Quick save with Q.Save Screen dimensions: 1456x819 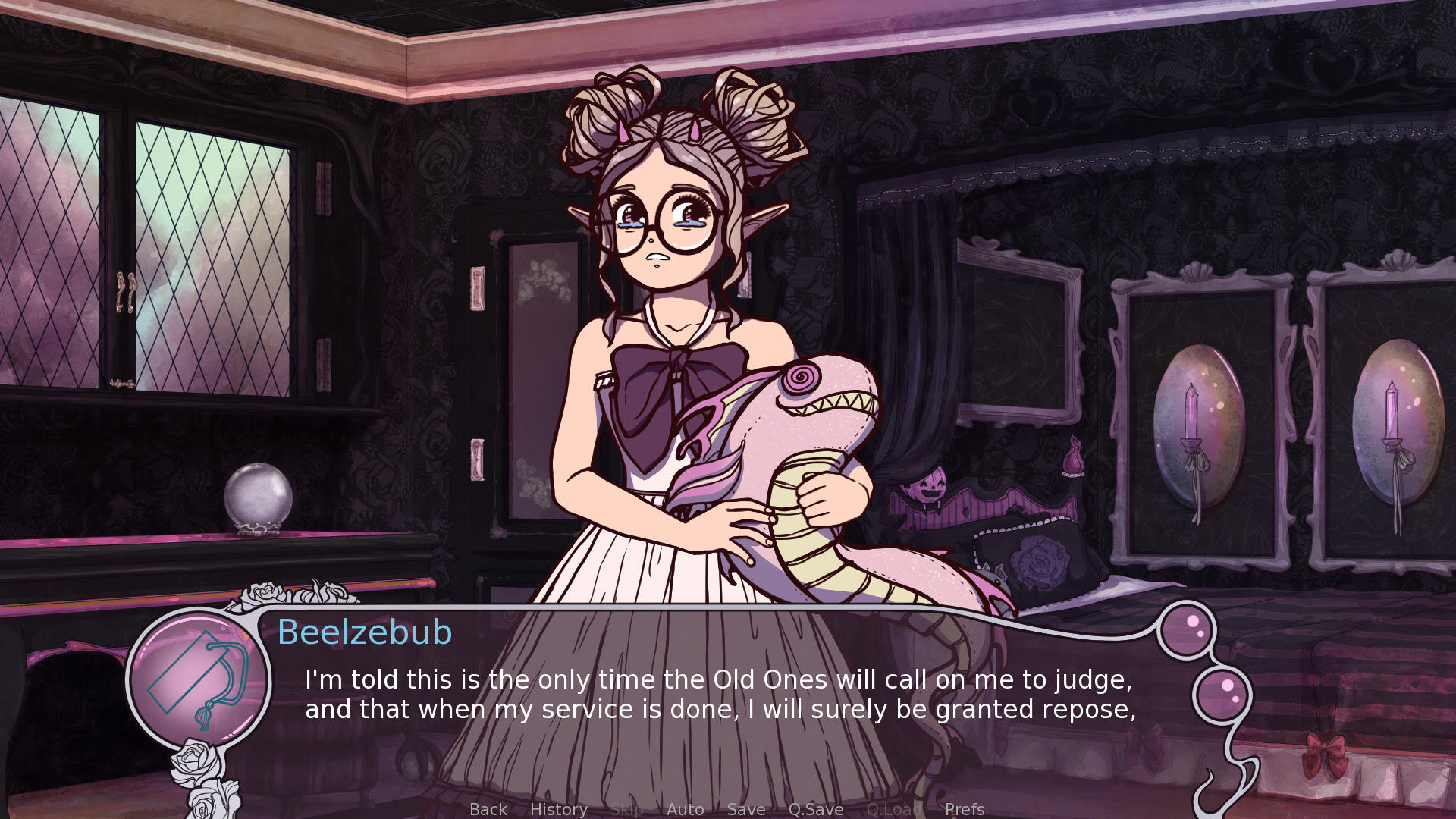point(816,809)
